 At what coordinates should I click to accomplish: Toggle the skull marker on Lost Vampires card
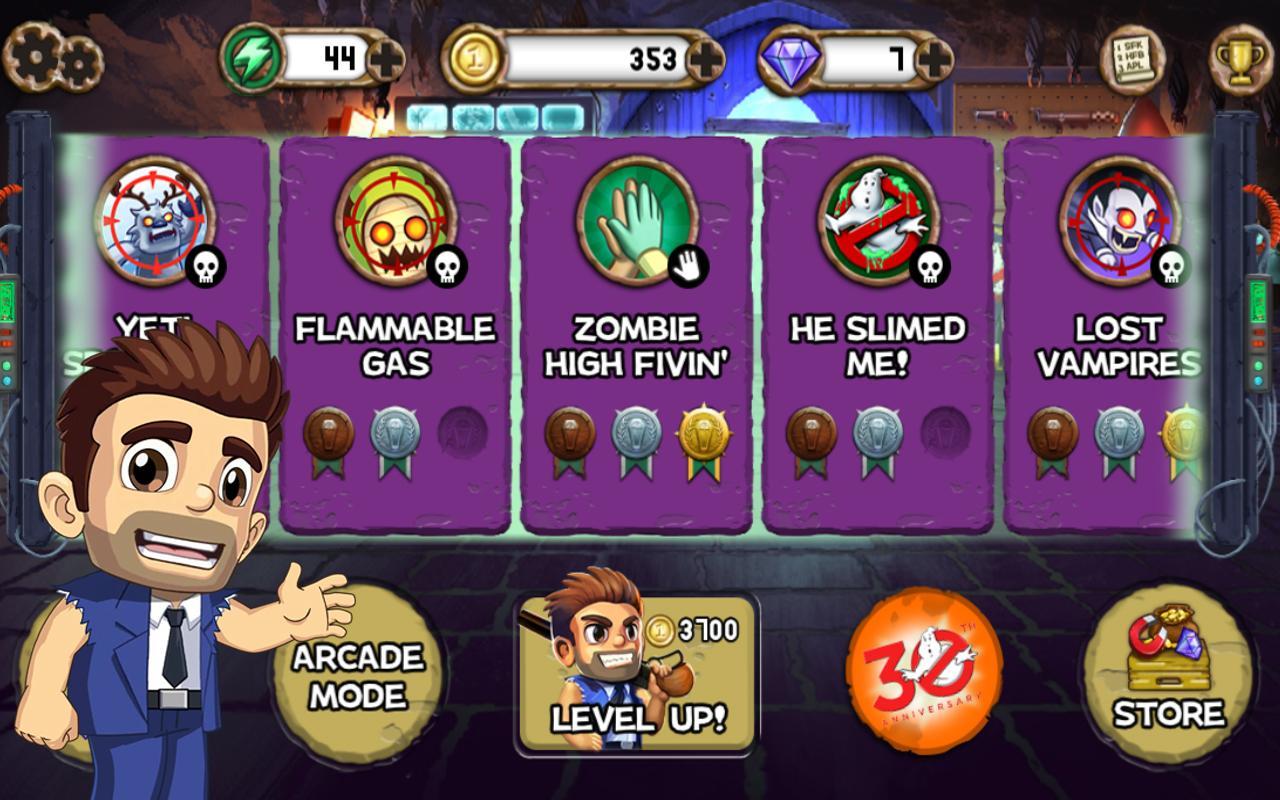pyautogui.click(x=1171, y=267)
